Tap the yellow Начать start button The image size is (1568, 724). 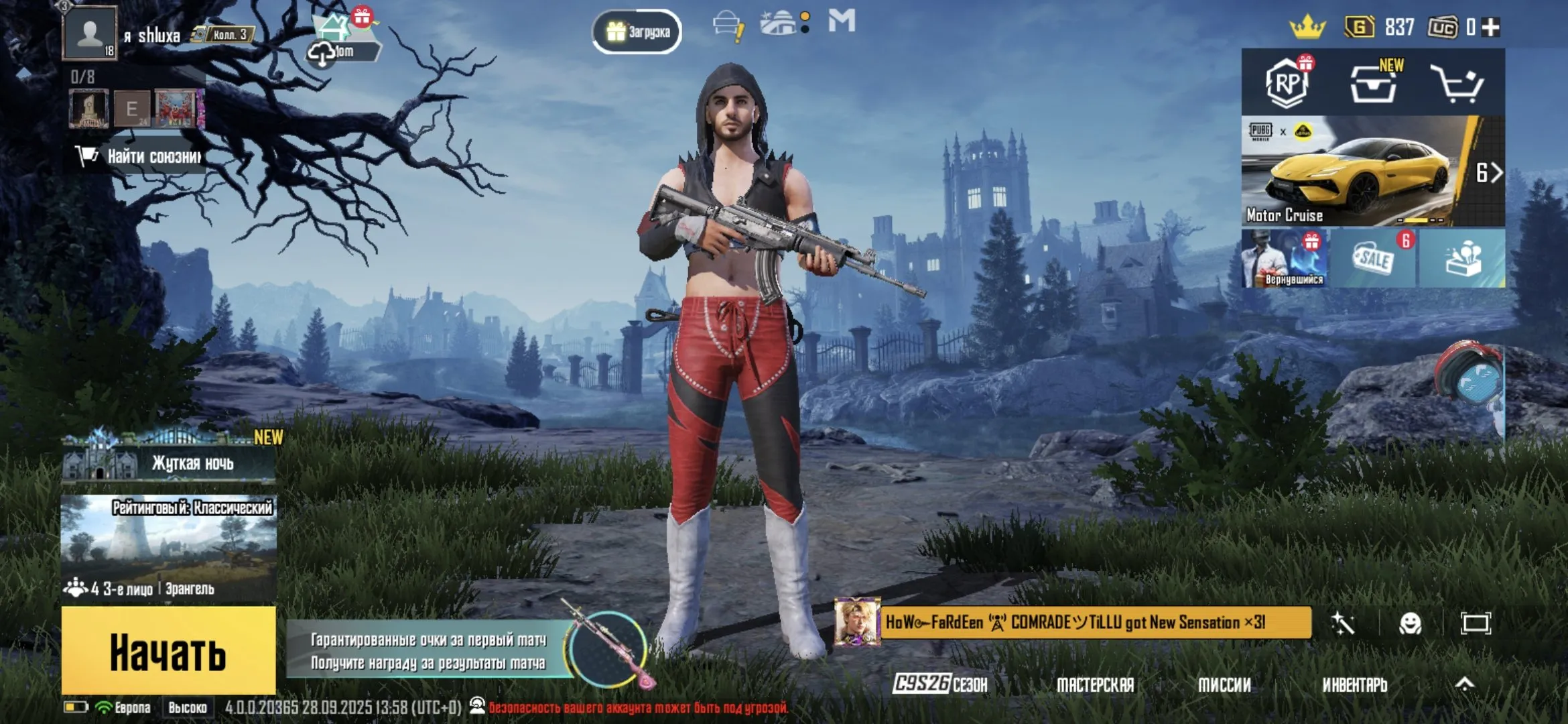[x=168, y=651]
